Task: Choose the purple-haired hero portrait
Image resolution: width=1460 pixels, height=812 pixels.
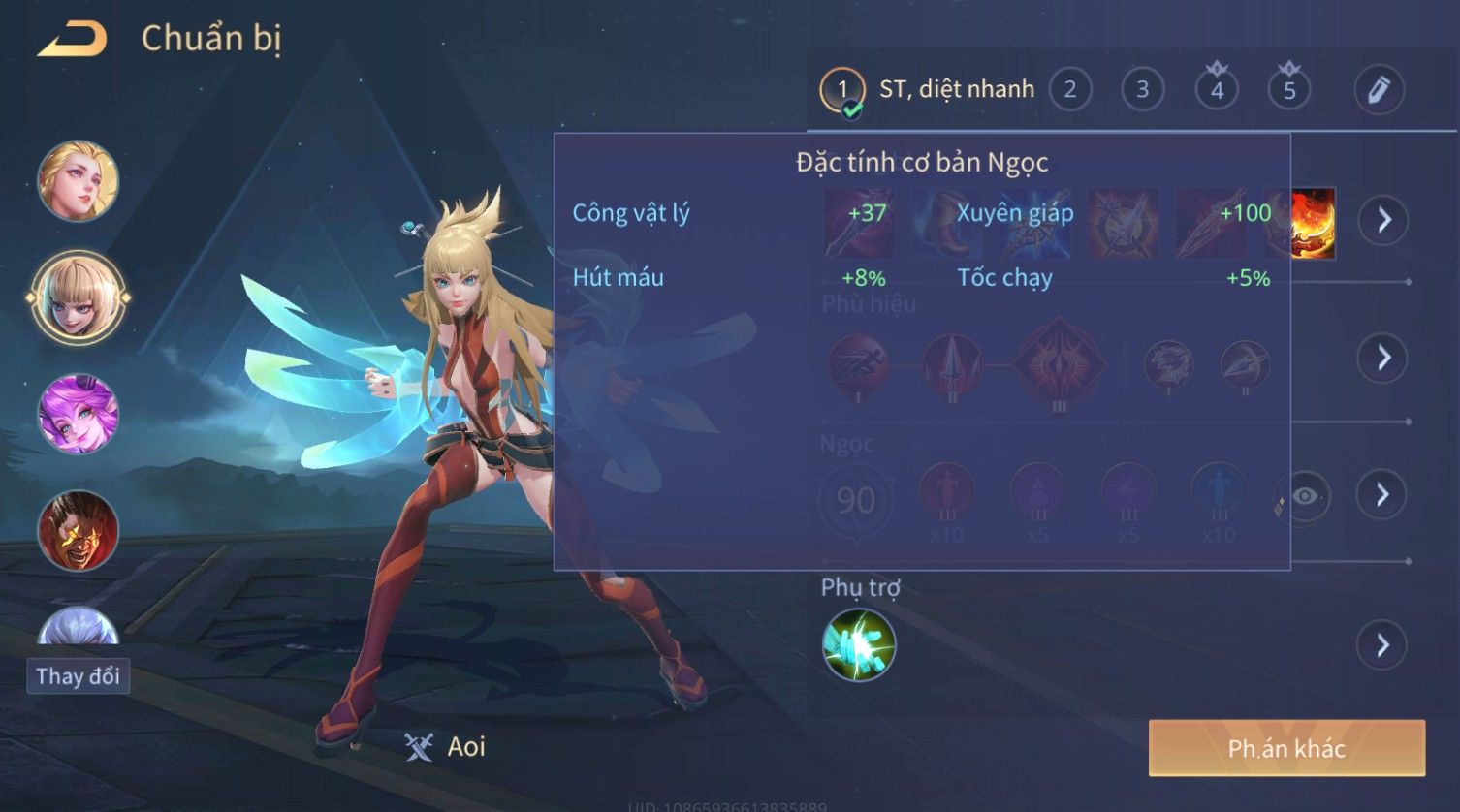Action: (78, 415)
